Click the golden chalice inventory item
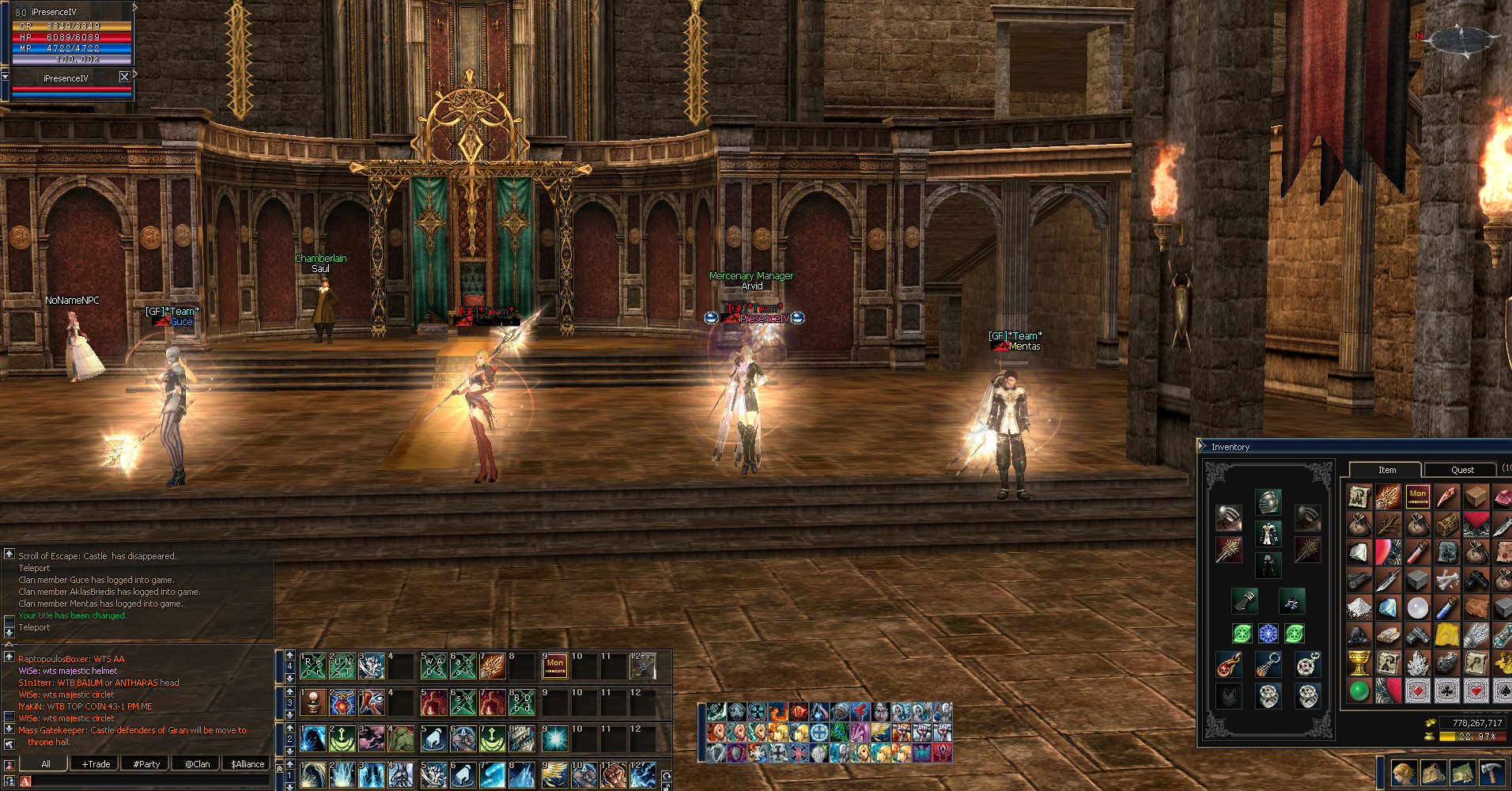1512x791 pixels. (1359, 663)
